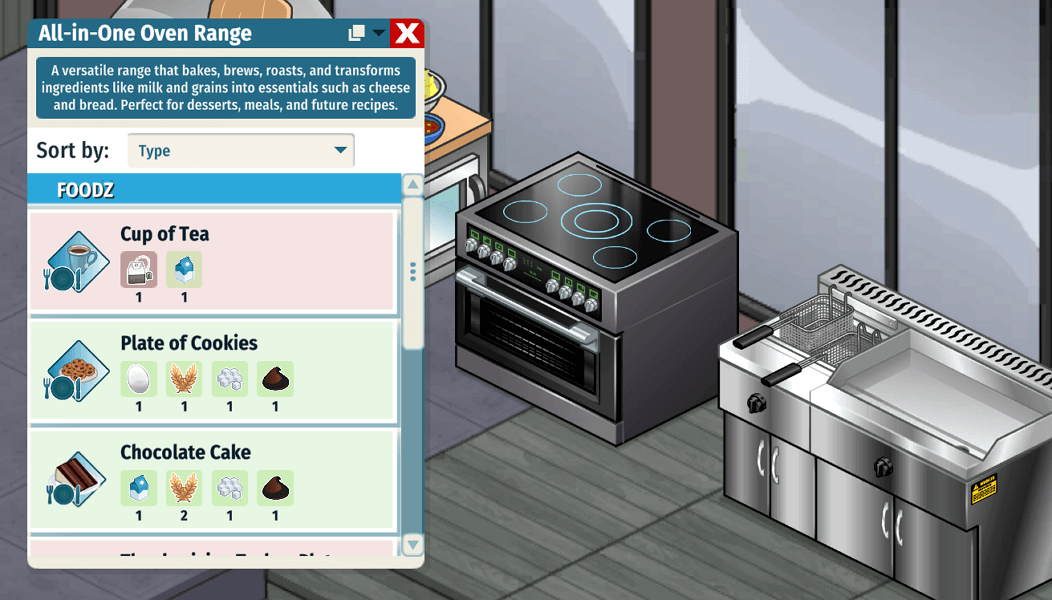Choose the Plate of Cookies recipe
This screenshot has height=600, width=1052.
(x=212, y=370)
